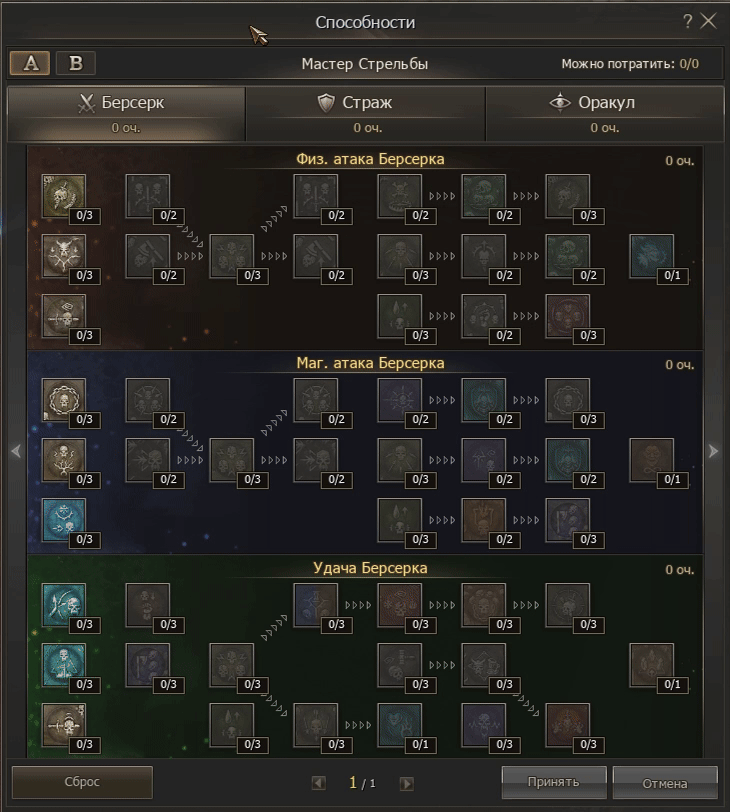Viewport: 730px width, 812px height.
Task: Go to the next page arrow
Action: pyautogui.click(x=406, y=783)
